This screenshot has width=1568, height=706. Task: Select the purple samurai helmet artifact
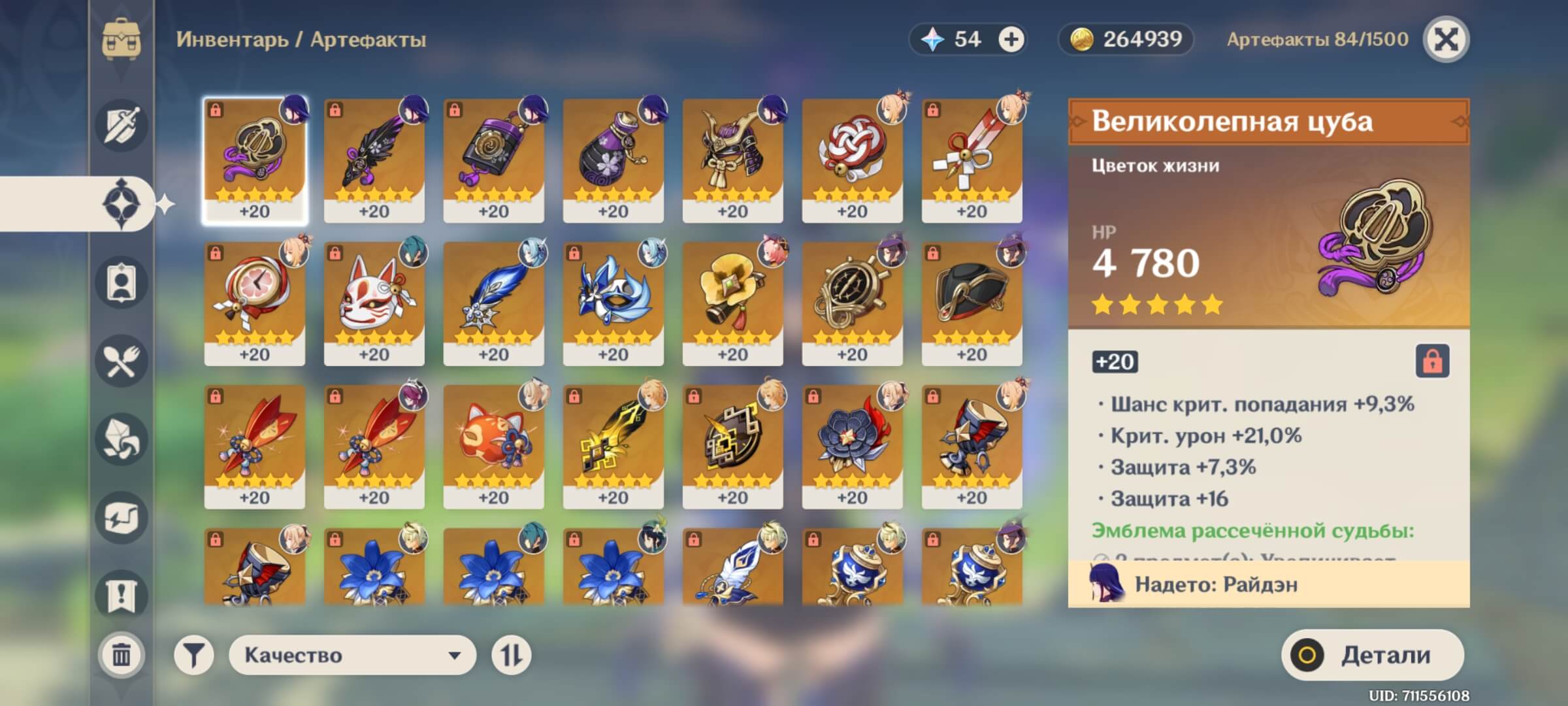pyautogui.click(x=732, y=160)
